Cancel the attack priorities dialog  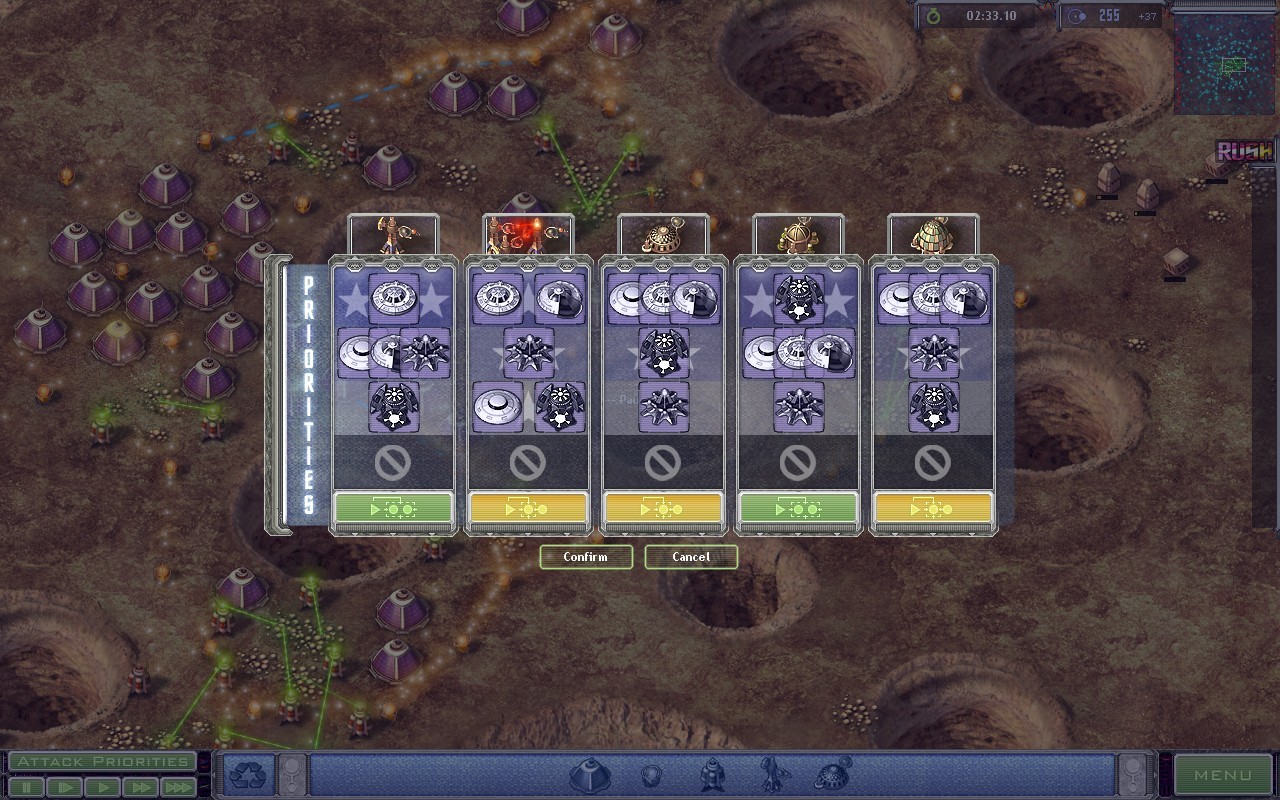(x=691, y=557)
